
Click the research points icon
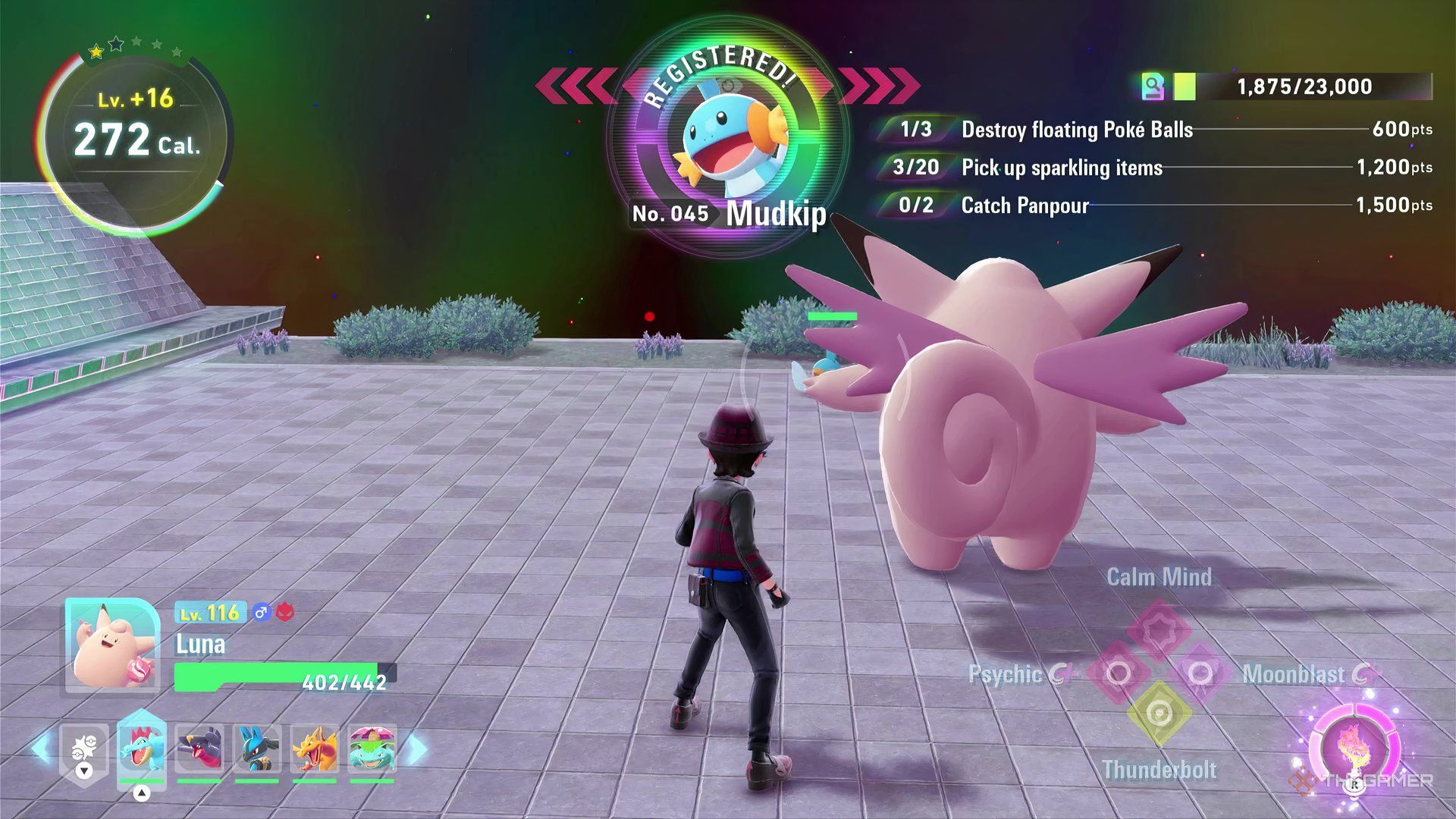pos(1153,86)
